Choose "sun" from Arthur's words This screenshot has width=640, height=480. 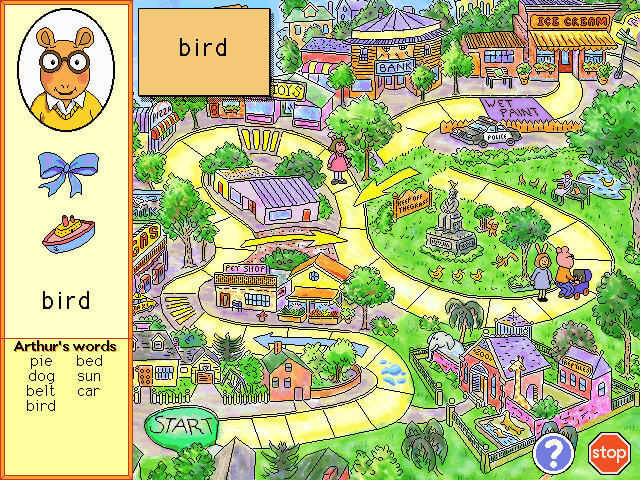[89, 376]
